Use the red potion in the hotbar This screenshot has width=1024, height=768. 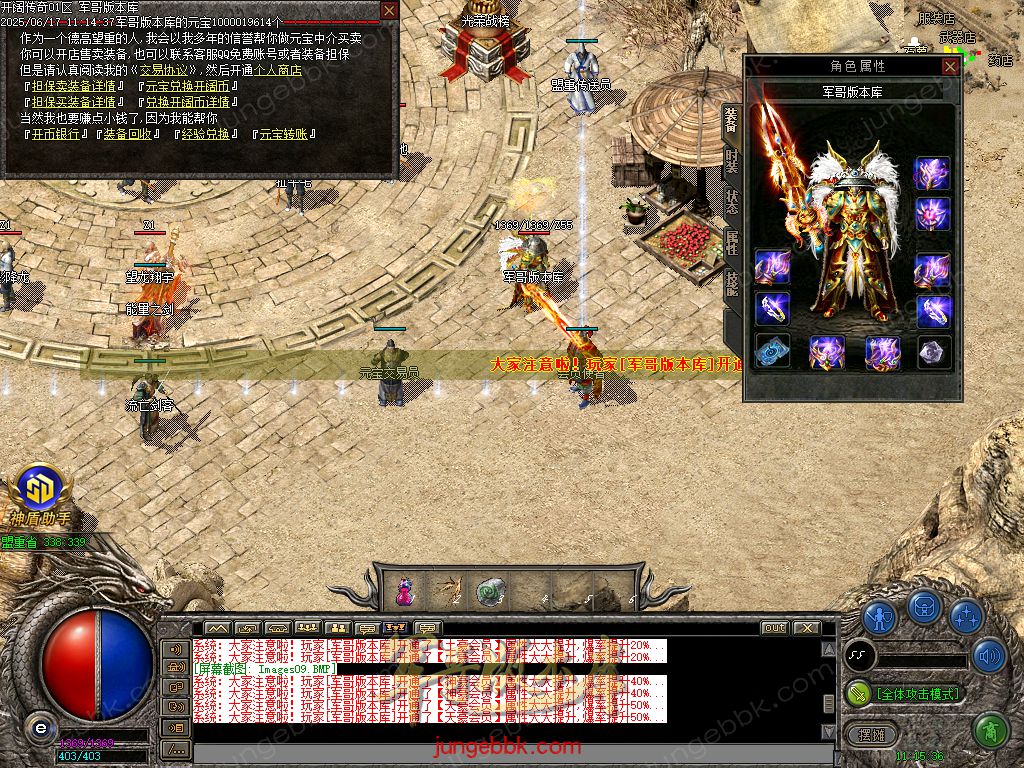coord(404,591)
